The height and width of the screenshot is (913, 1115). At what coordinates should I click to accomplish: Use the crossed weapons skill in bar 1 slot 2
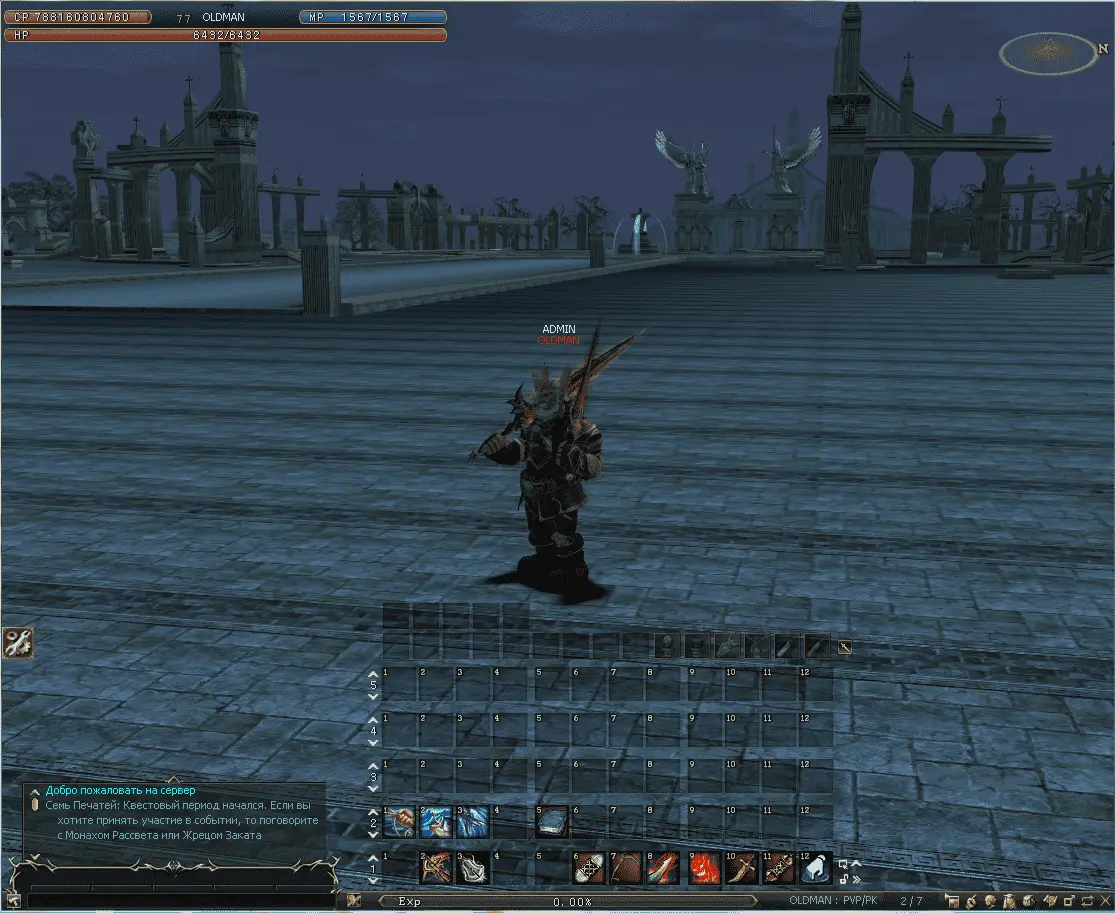pos(436,868)
